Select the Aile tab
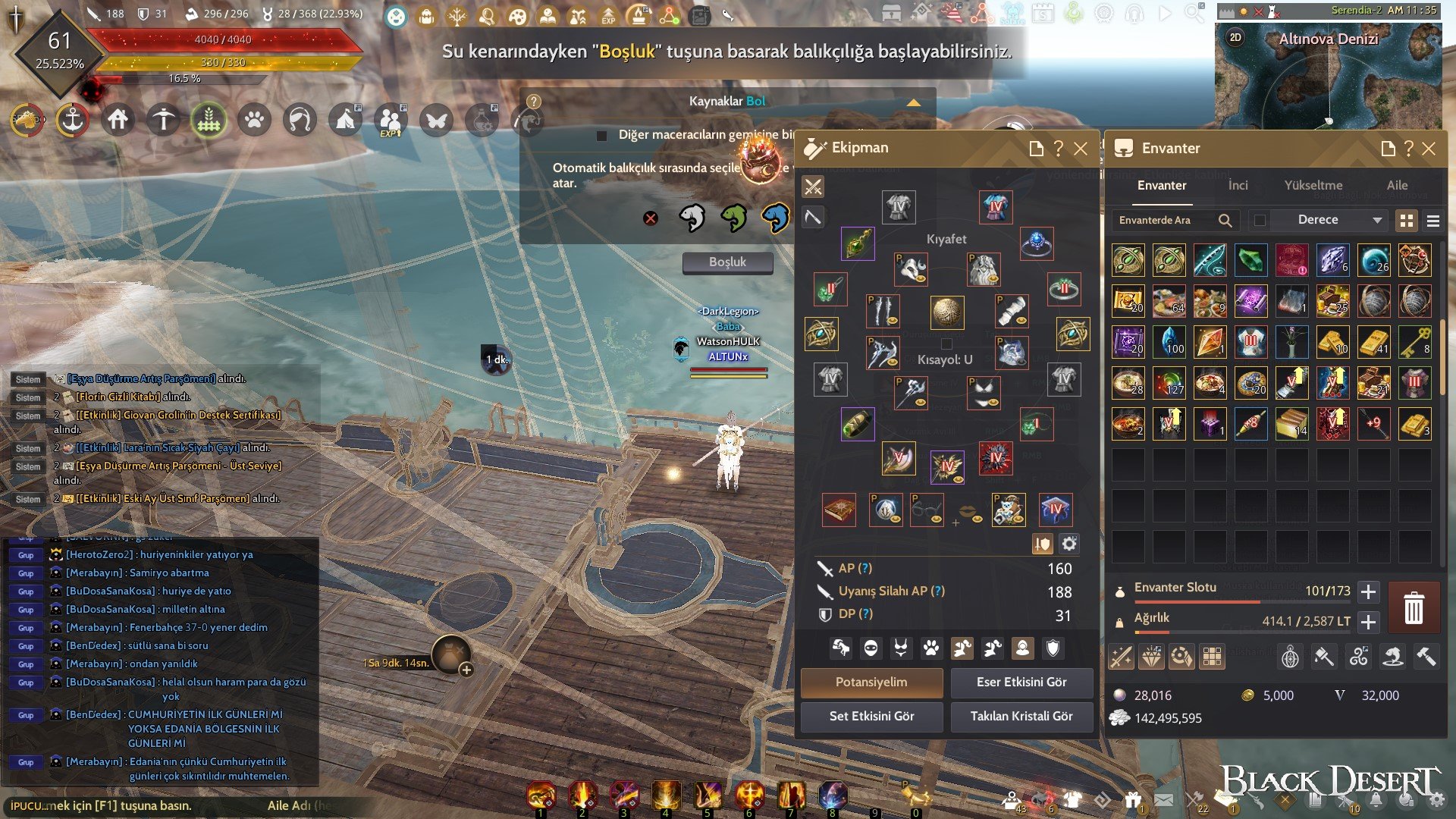The image size is (1456, 819). [x=1397, y=185]
